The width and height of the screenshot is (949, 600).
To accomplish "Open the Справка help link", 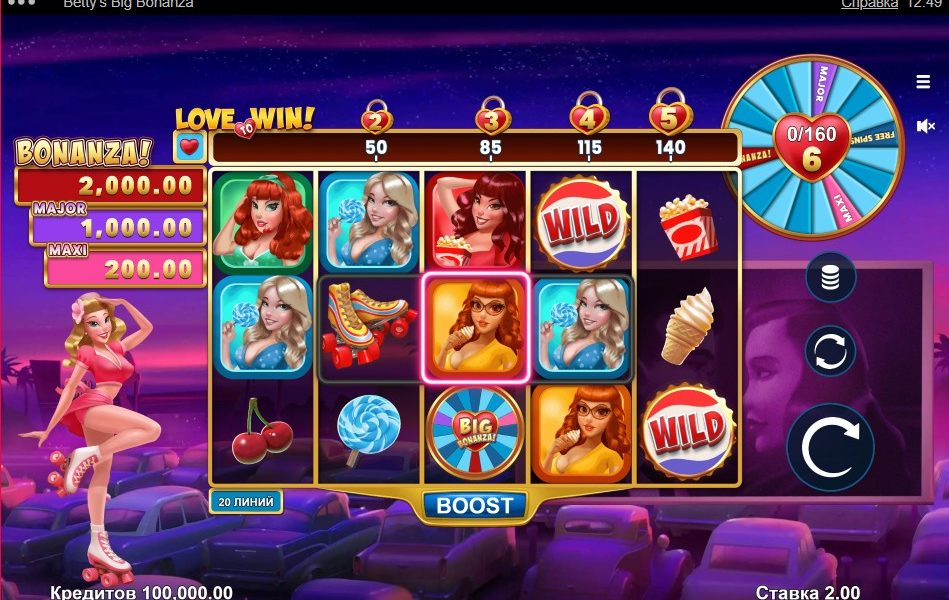I will [868, 4].
